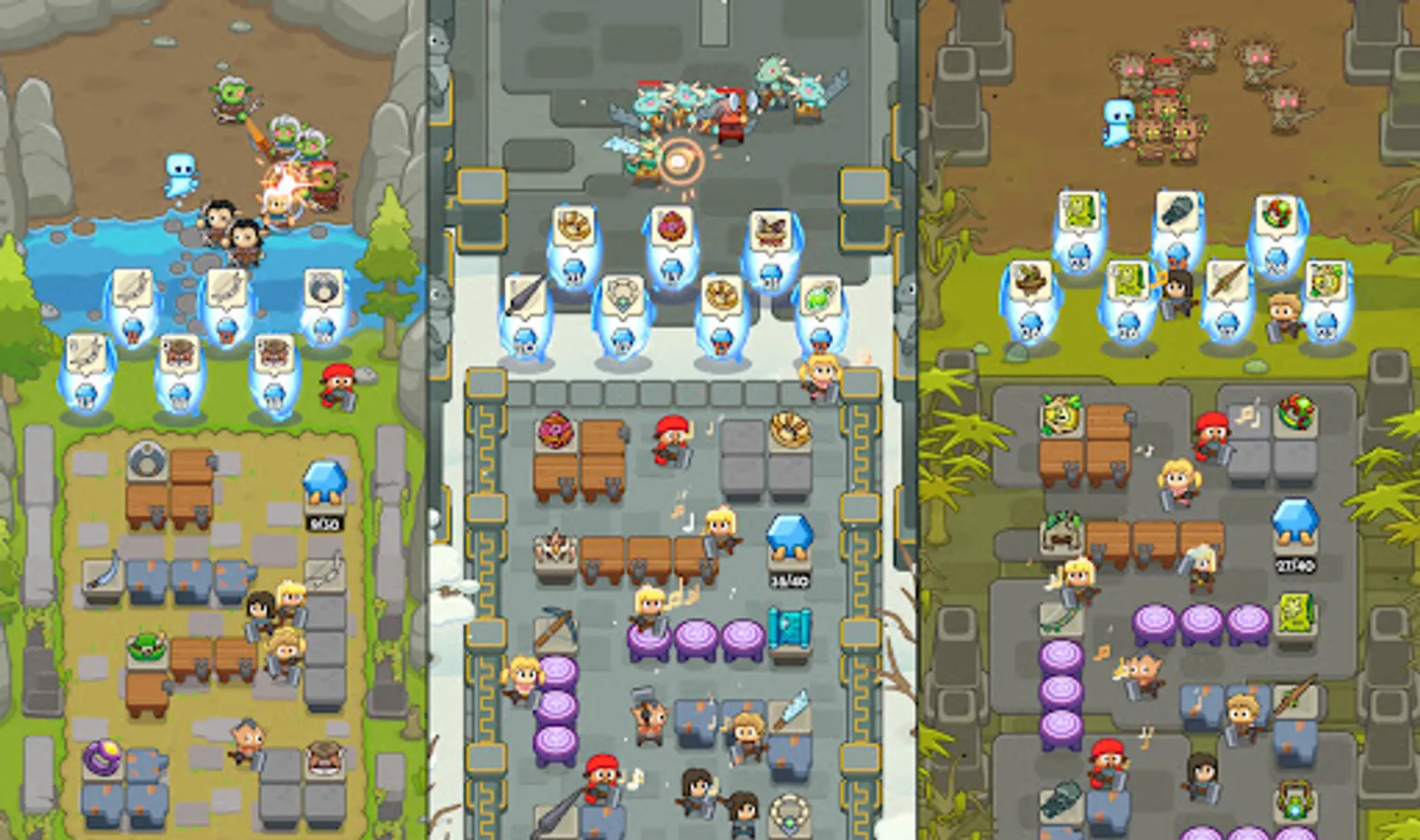This screenshot has width=1420, height=840.
Task: Tap the pink egg reward bubble
Action: pyautogui.click(x=674, y=227)
